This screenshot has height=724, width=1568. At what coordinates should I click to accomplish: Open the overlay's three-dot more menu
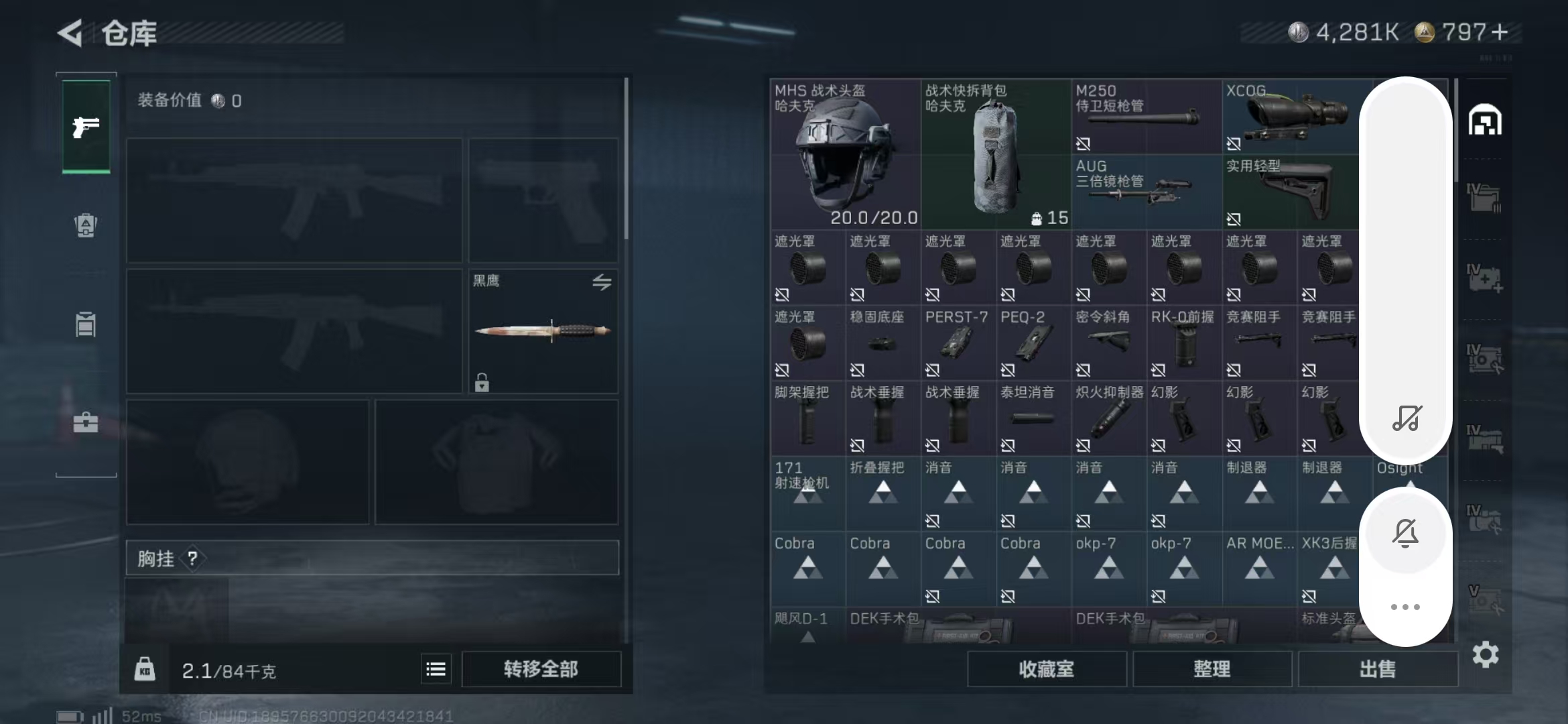pos(1405,607)
